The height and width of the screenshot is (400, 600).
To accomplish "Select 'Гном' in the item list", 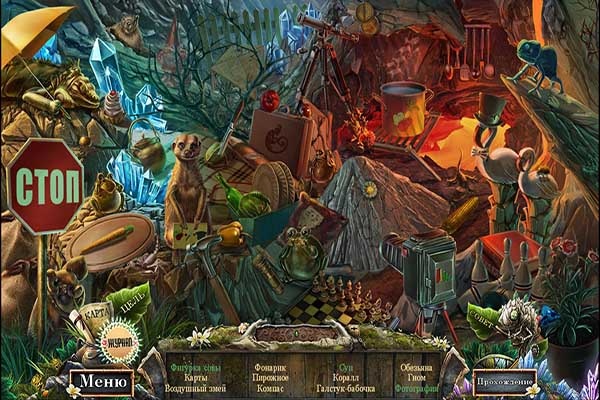I will (x=416, y=377).
